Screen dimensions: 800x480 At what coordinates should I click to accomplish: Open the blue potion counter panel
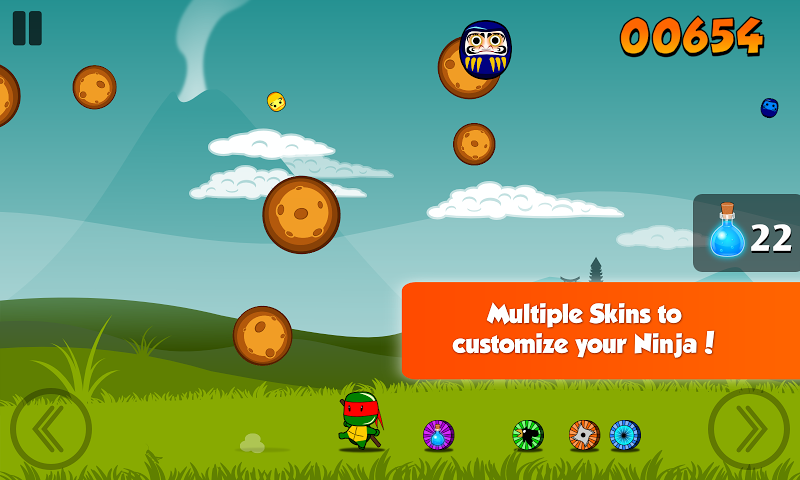point(747,234)
